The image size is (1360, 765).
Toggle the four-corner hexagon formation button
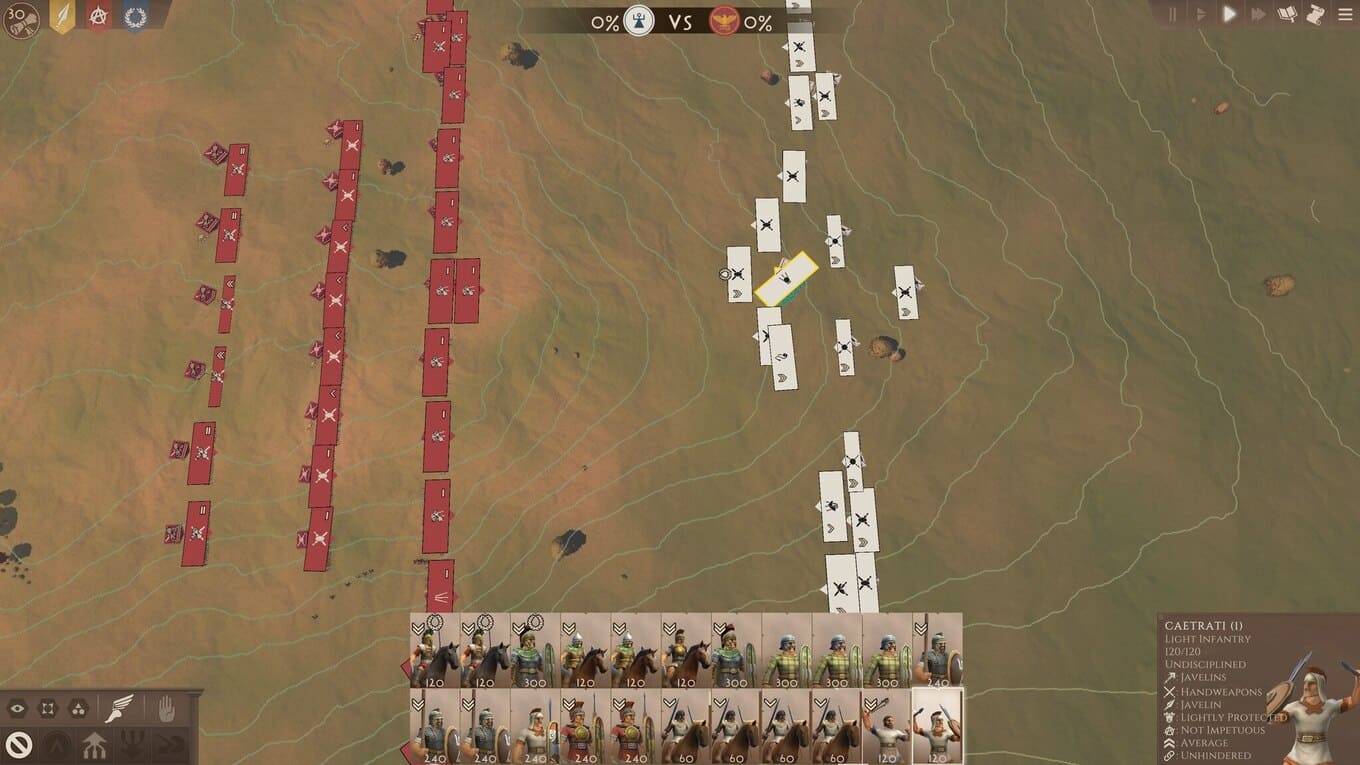click(47, 709)
